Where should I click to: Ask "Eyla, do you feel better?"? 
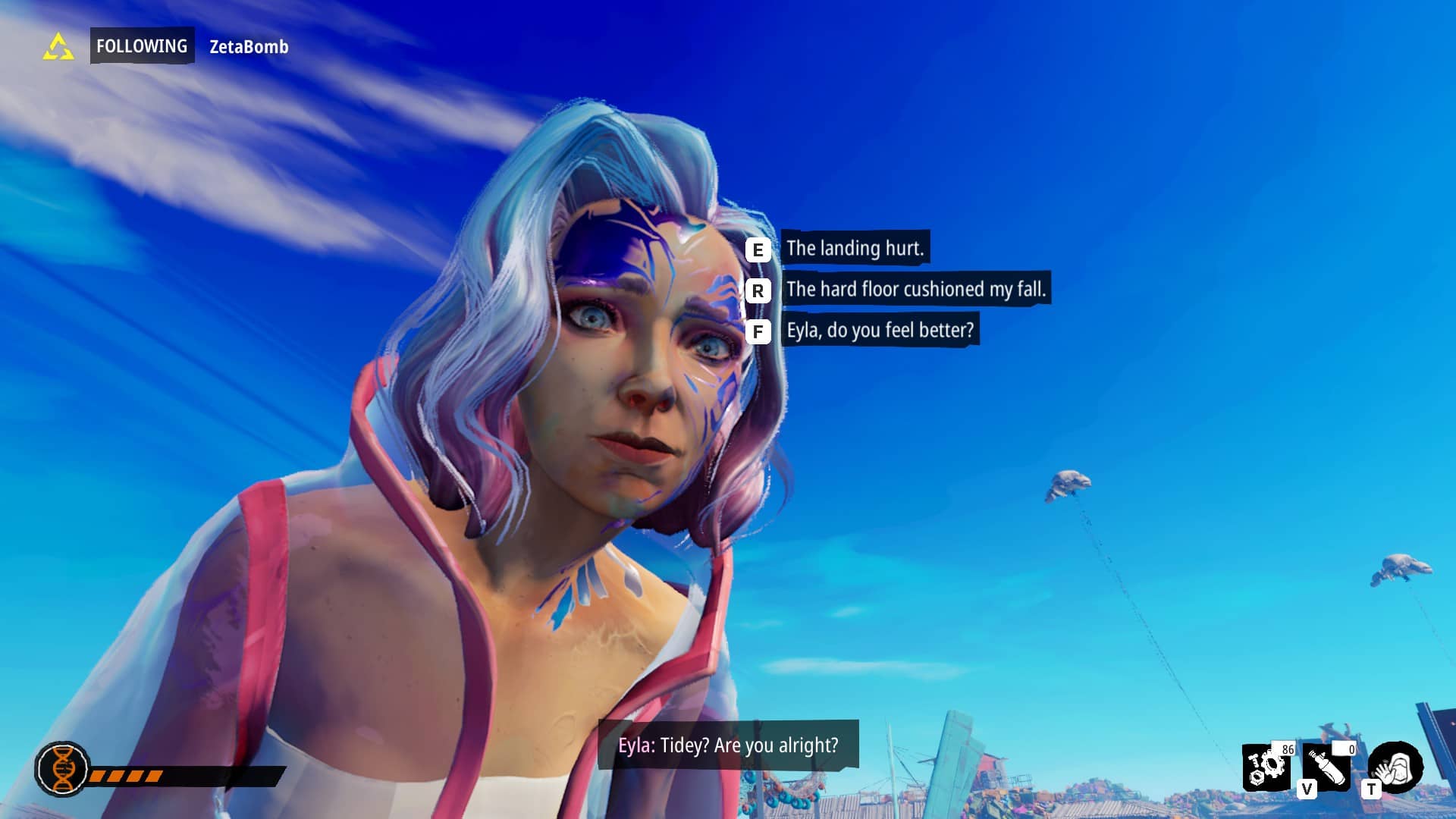(880, 331)
